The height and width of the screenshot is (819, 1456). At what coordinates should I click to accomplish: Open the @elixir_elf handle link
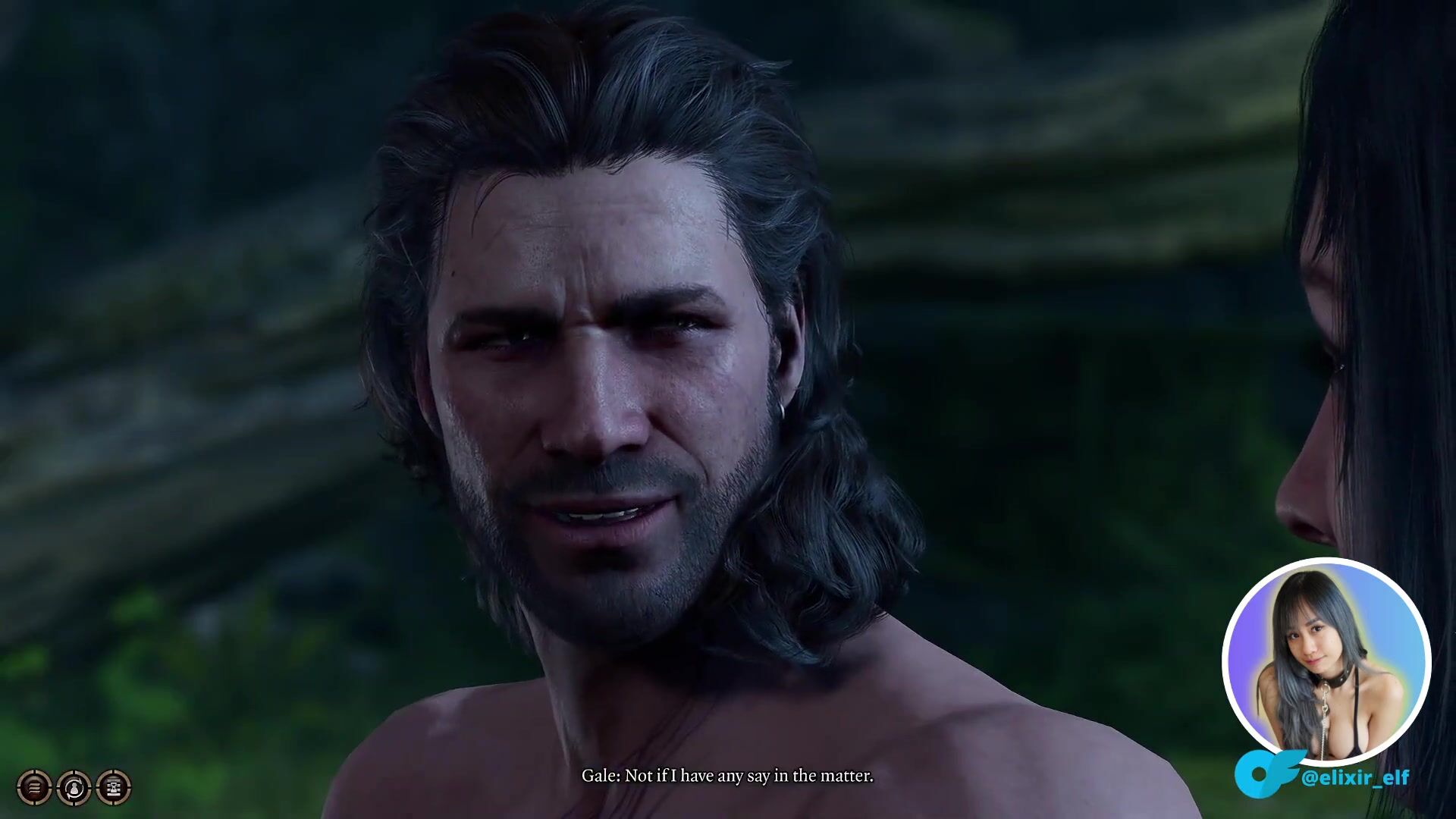click(1354, 777)
